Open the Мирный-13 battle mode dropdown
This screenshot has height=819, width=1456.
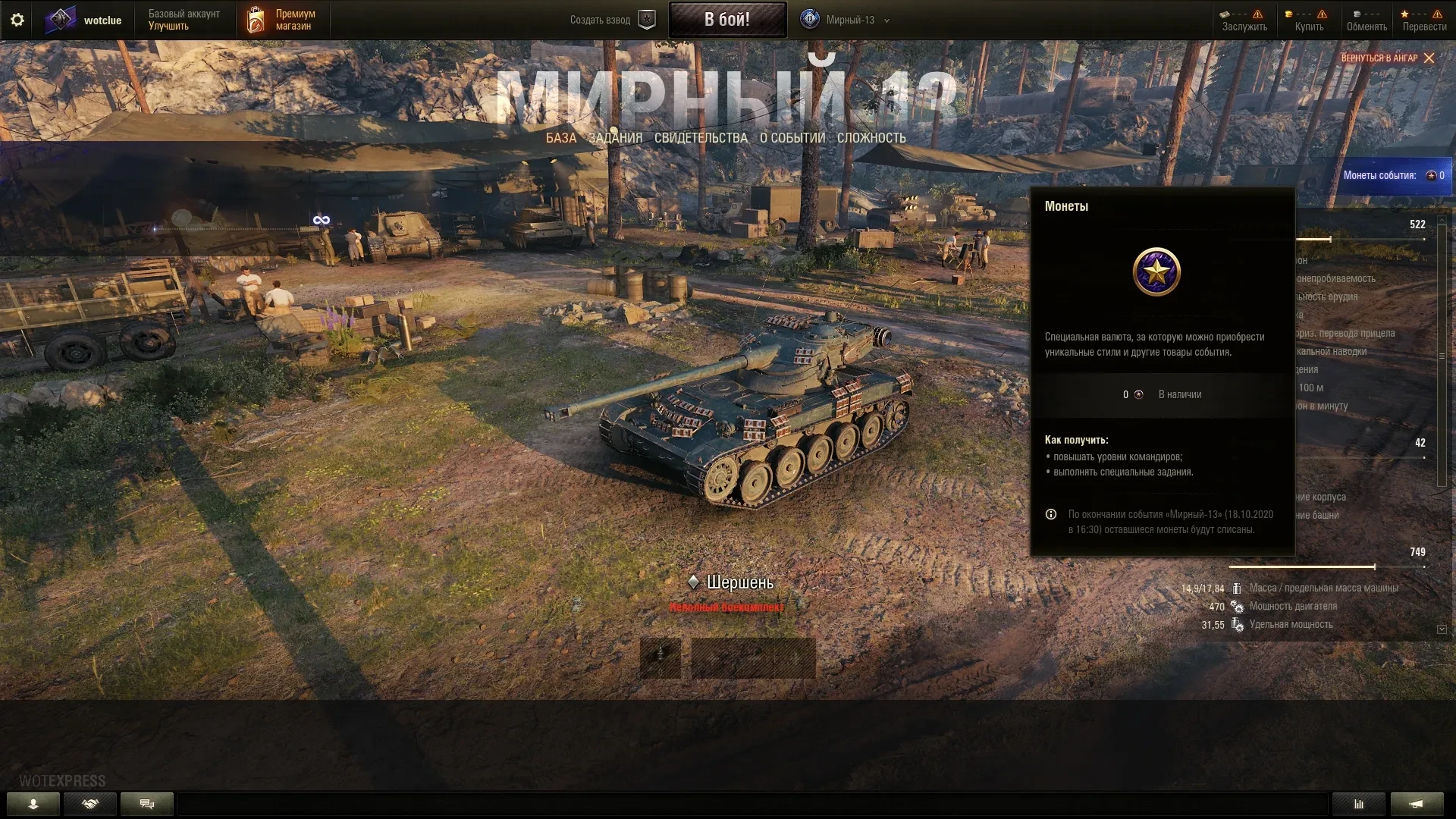(x=846, y=20)
